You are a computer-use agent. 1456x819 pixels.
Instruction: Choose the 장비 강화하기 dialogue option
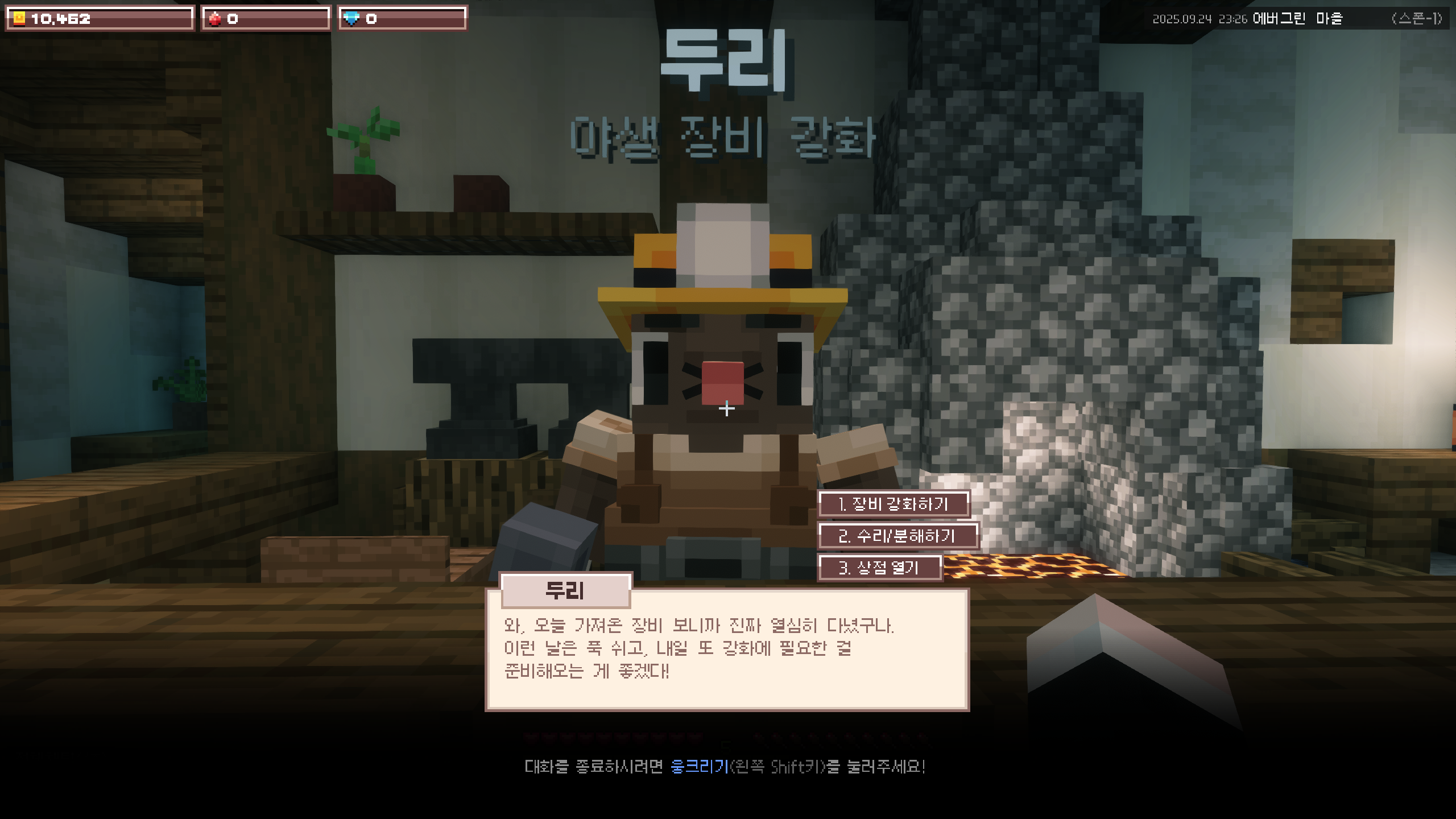coord(894,504)
